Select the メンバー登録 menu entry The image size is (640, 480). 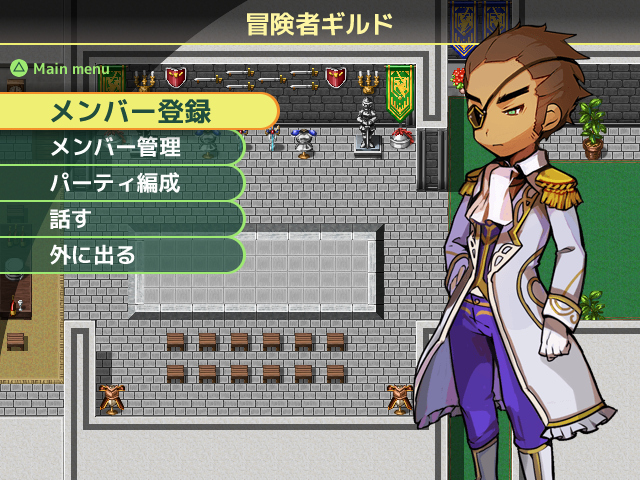point(135,111)
